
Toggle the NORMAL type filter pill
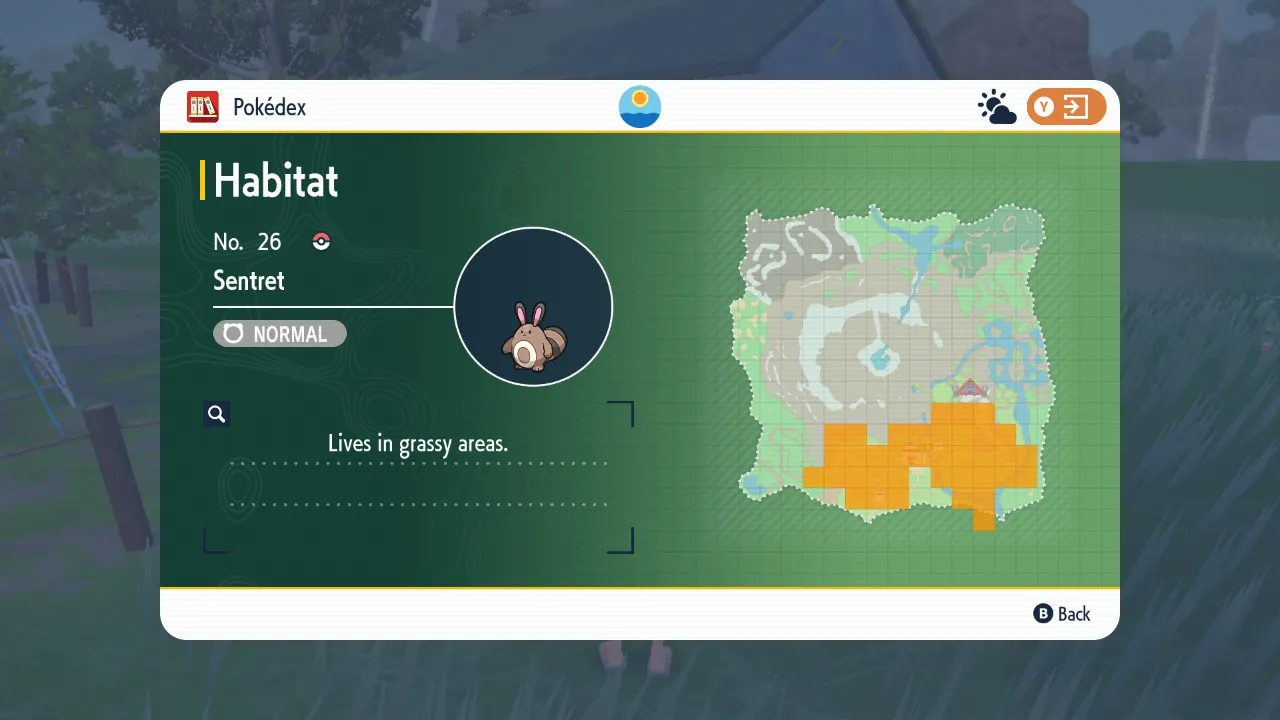coord(279,334)
